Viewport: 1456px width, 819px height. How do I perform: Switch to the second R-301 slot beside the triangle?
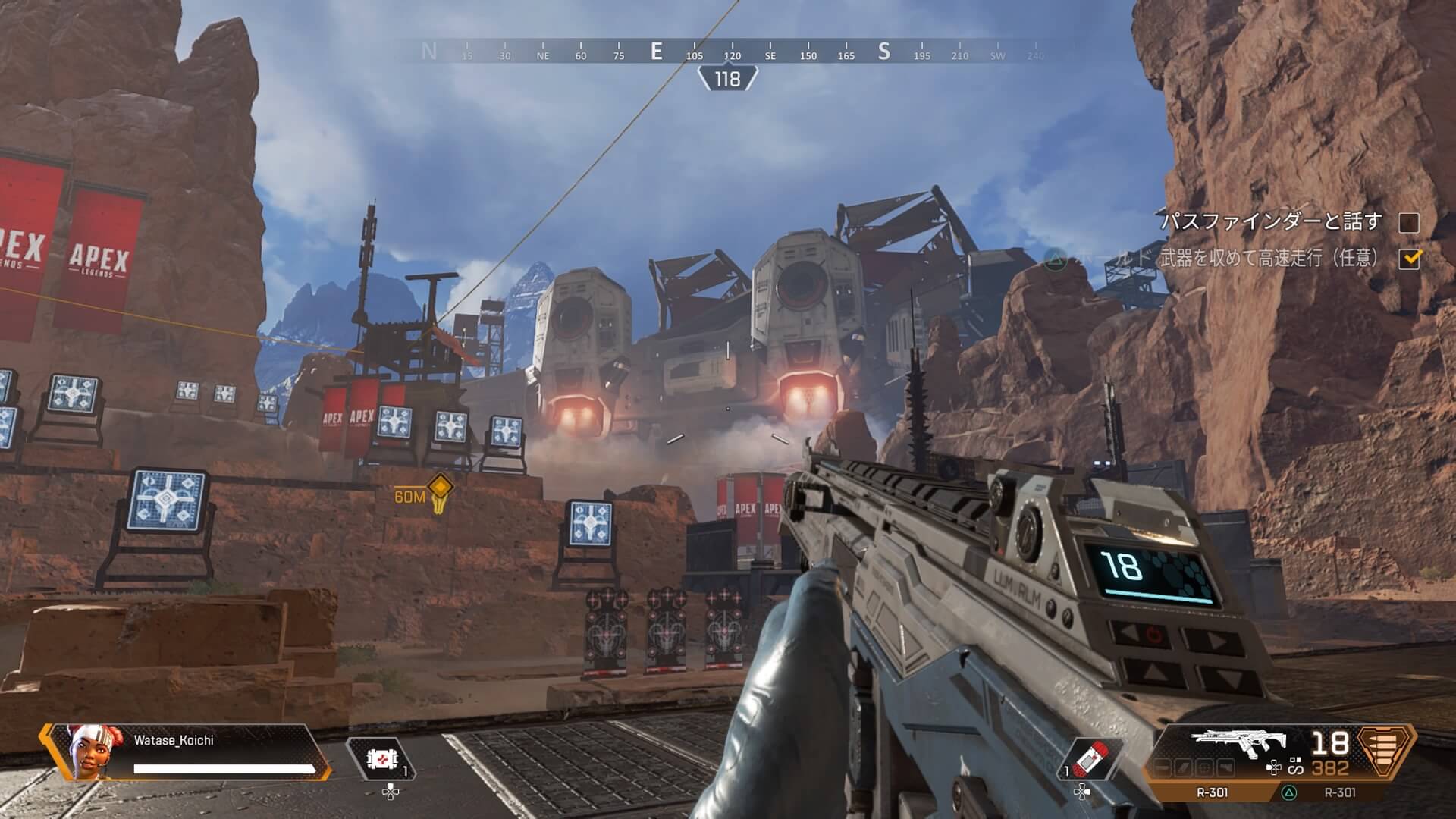click(x=1339, y=792)
